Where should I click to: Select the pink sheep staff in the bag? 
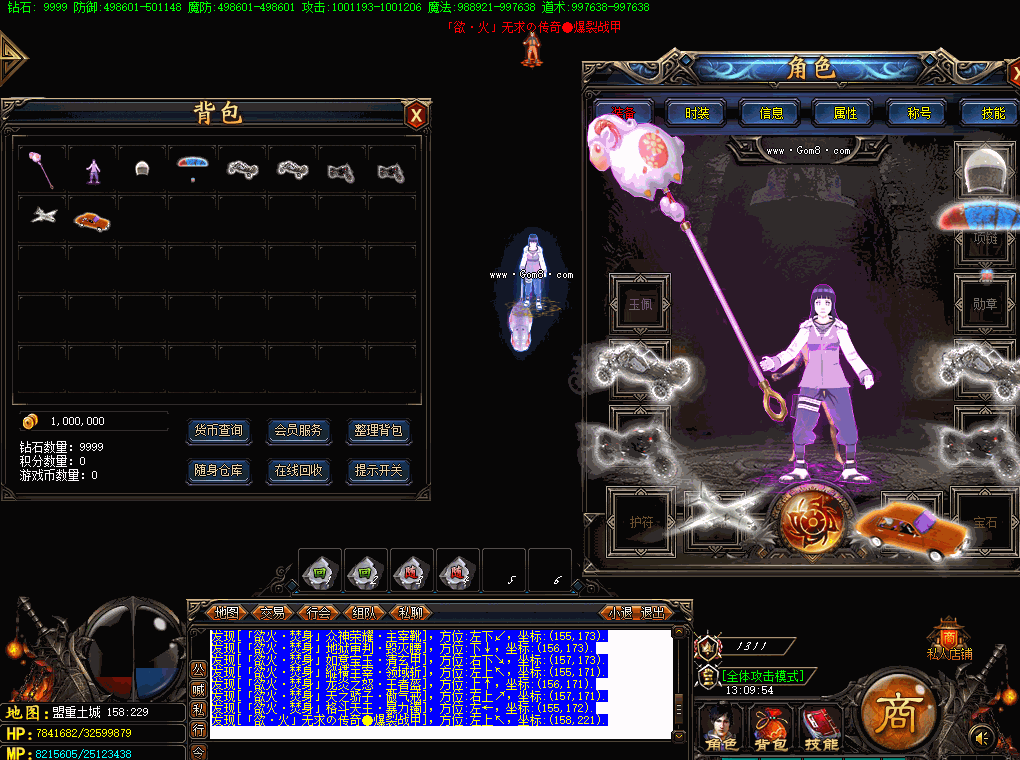point(43,169)
